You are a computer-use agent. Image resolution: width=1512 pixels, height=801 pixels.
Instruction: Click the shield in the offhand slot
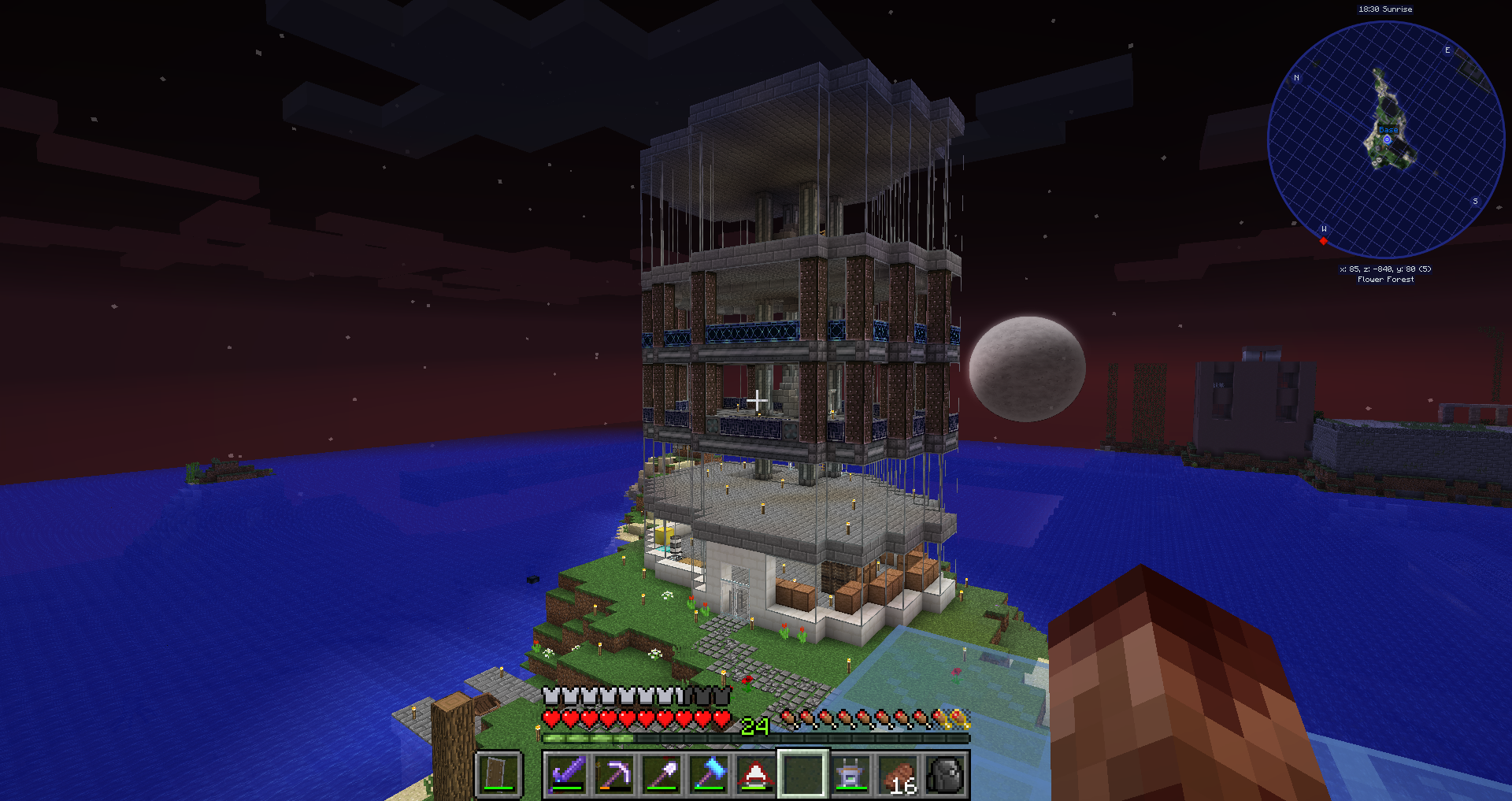click(x=498, y=773)
